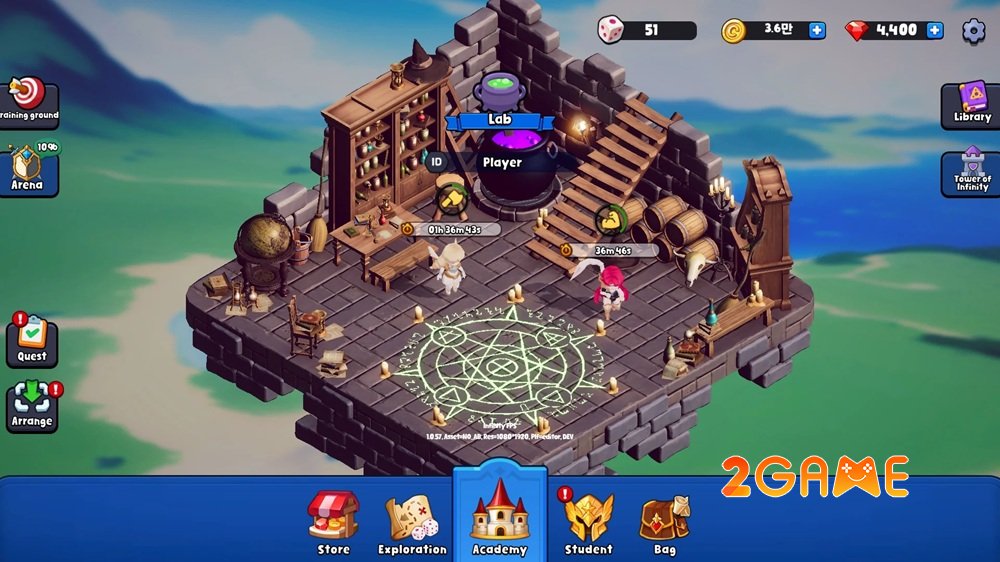Enter the Arena
1000x562 pixels.
(x=28, y=169)
